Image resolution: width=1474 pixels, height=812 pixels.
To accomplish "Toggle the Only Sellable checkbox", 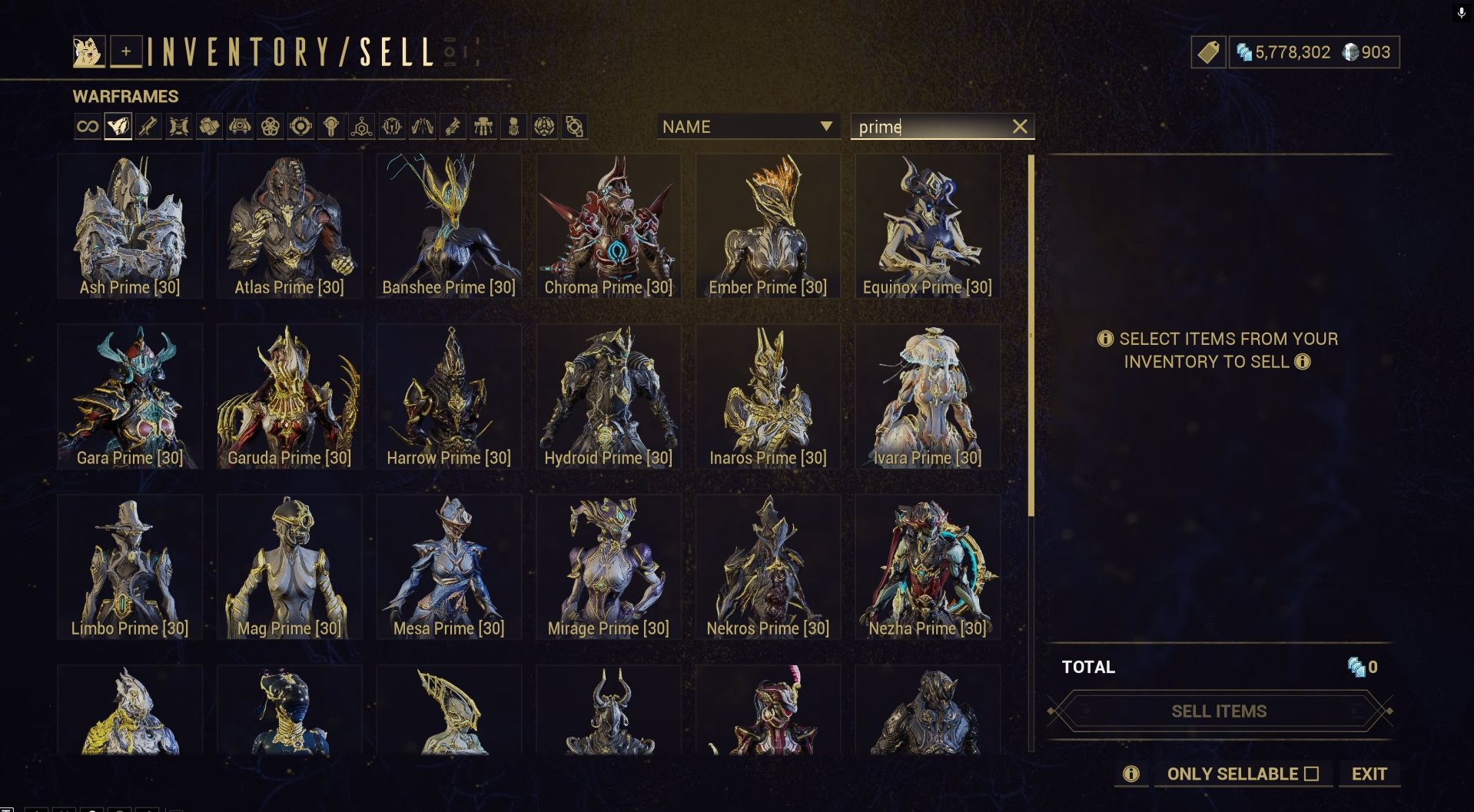I will (1311, 774).
